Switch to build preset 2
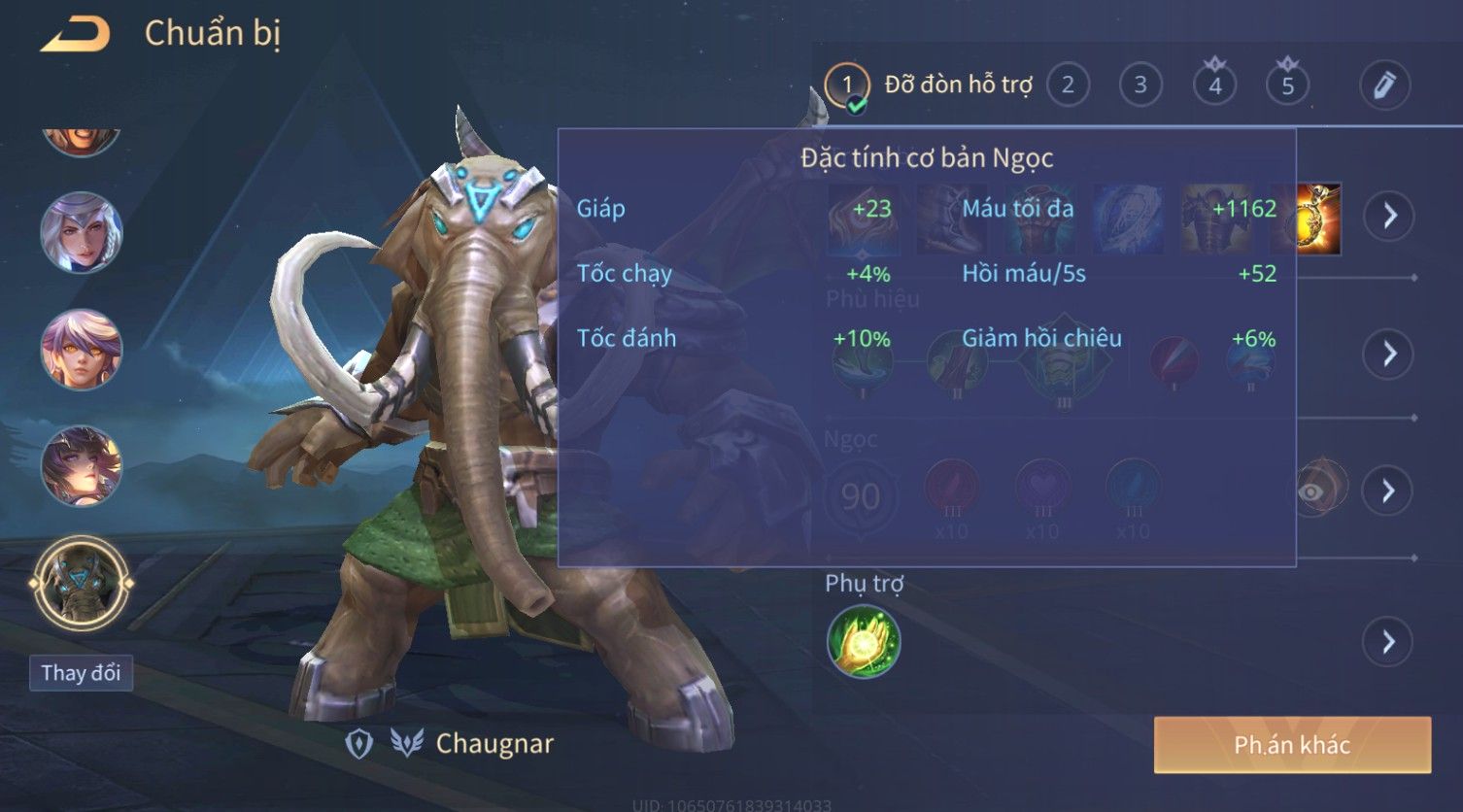Image resolution: width=1463 pixels, height=812 pixels. [1068, 85]
